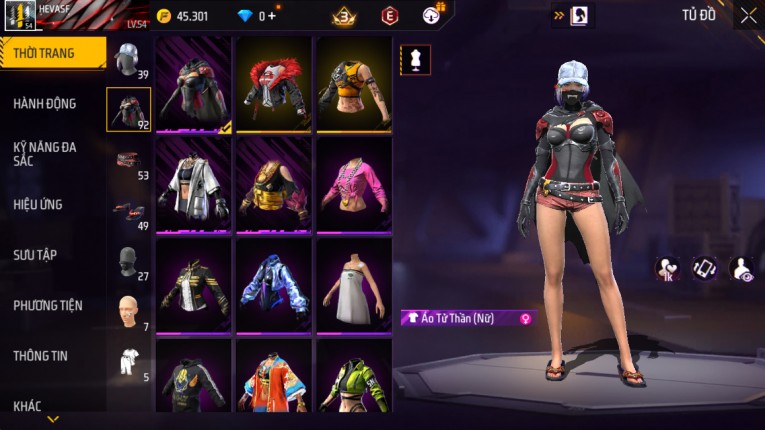This screenshot has height=430, width=765.
Task: Select the Kỹ Năng Đa Sắc category
Action: pyautogui.click(x=45, y=153)
